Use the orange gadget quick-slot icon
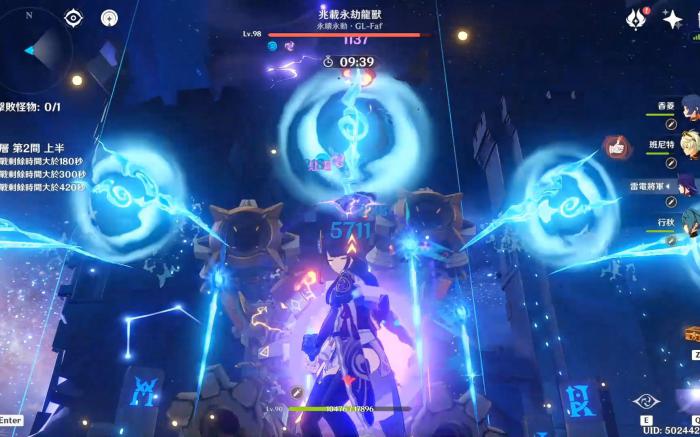700x437 pixels. pos(692,334)
